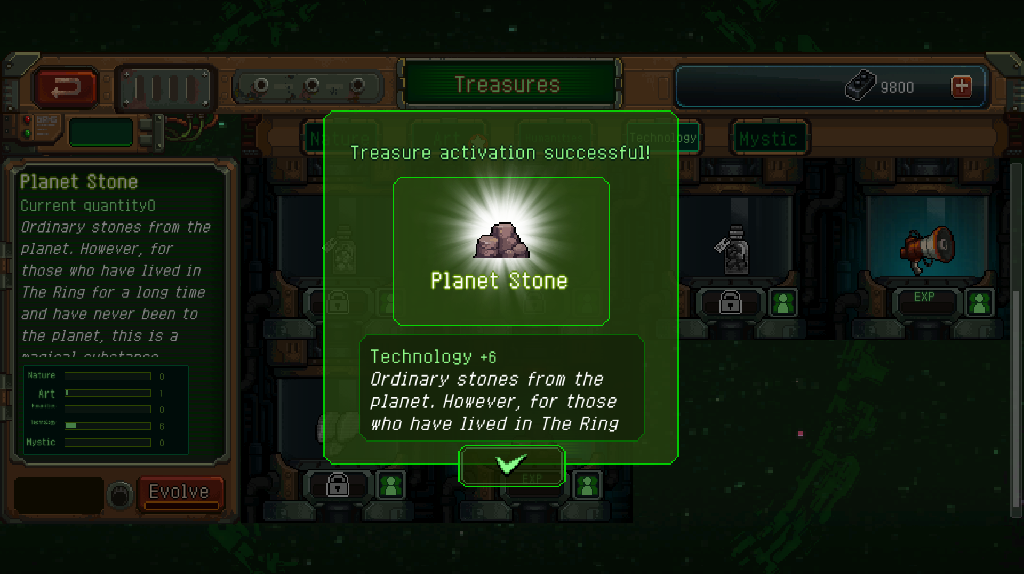Click the Evolve button
Screen dimensions: 1024x574
tap(179, 492)
